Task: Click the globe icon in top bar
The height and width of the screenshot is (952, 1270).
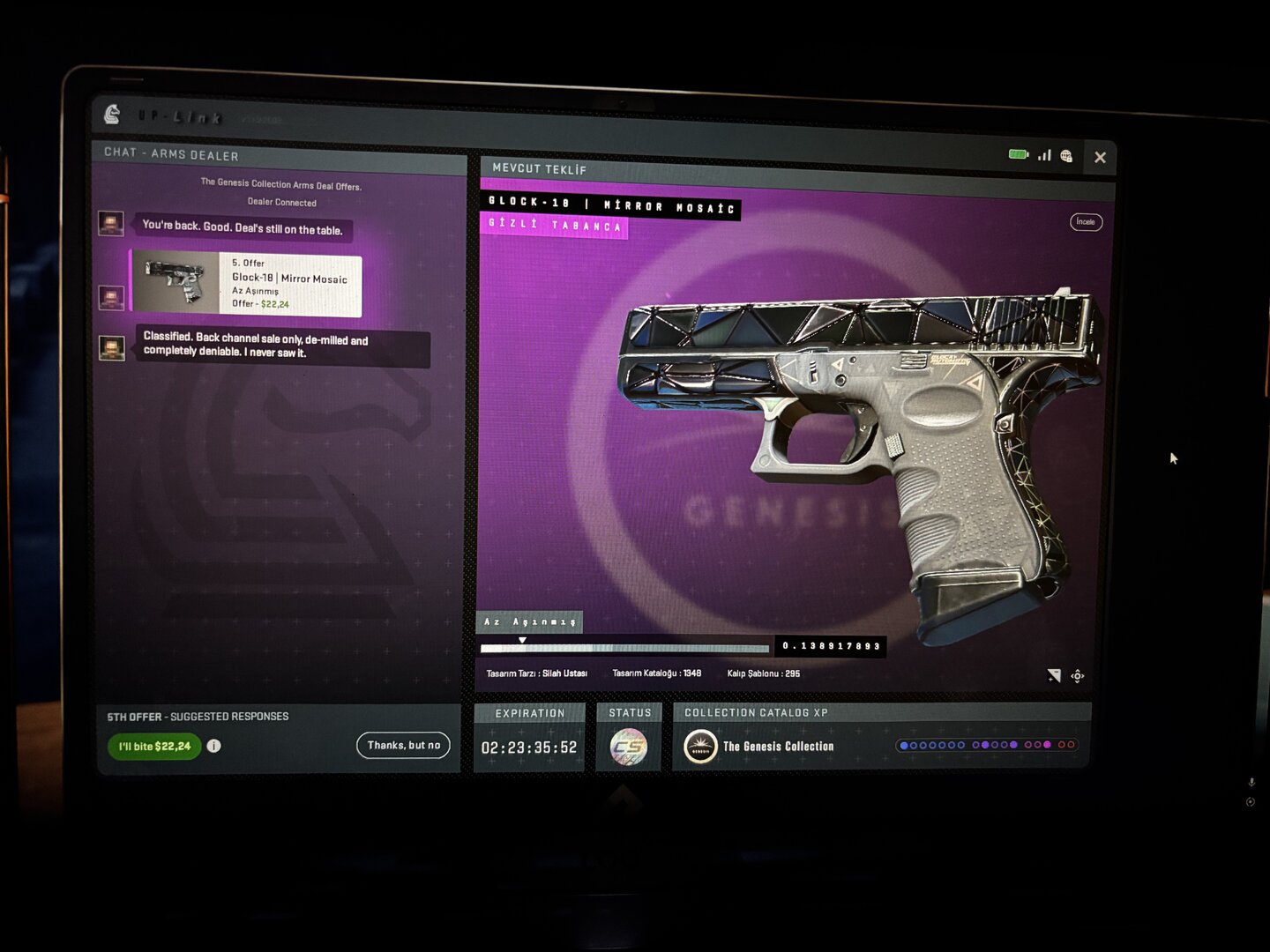Action: pos(1067,156)
